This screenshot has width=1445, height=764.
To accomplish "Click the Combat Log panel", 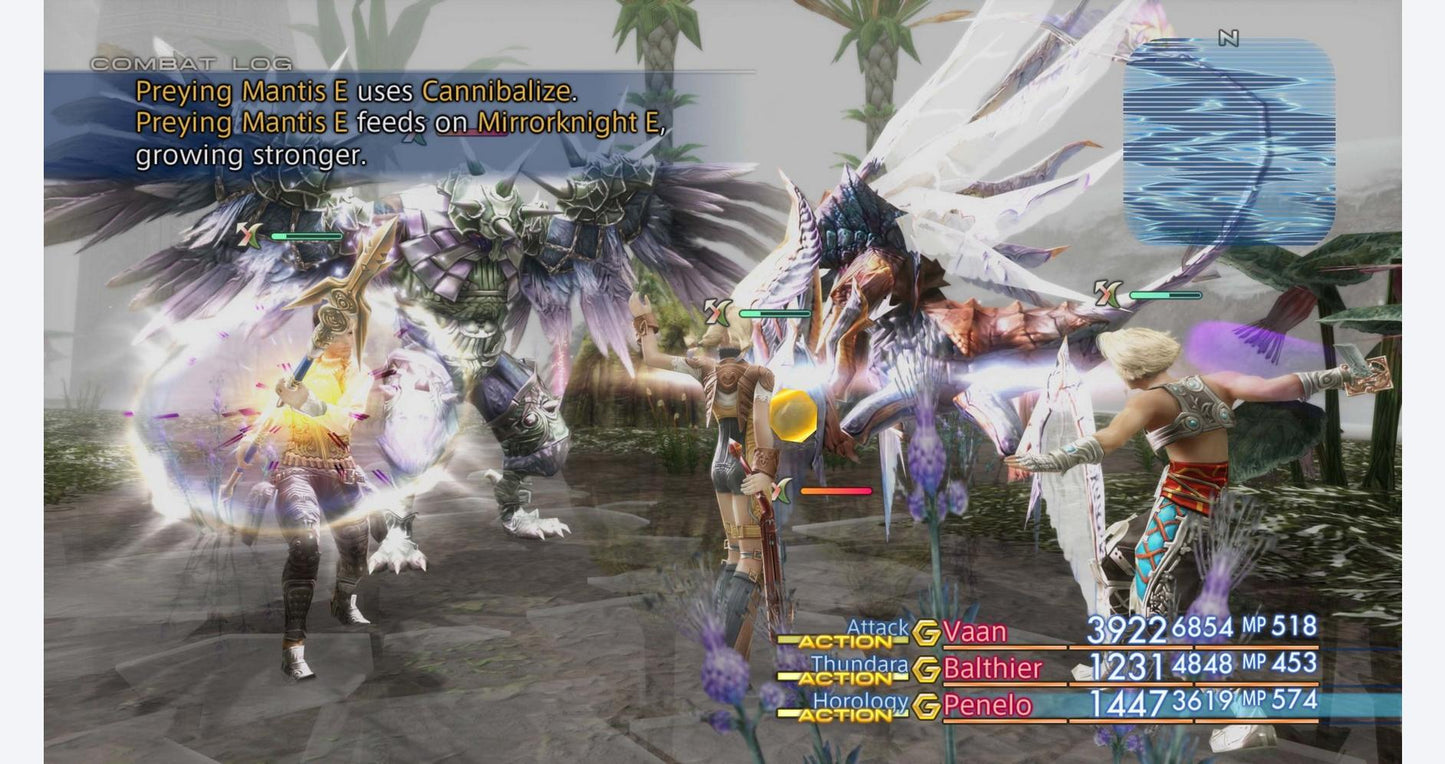I will (400, 123).
